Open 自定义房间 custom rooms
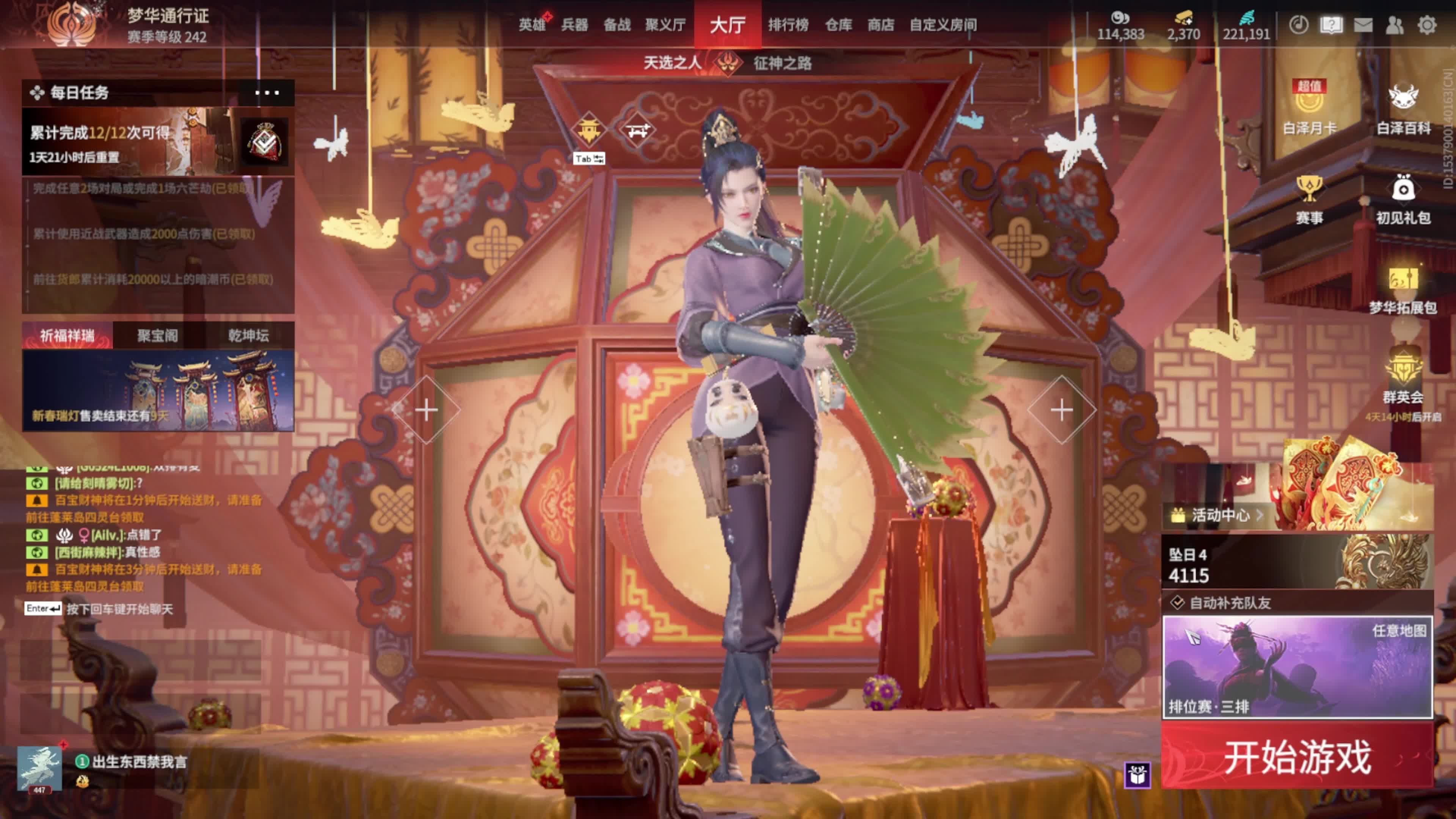The width and height of the screenshot is (1456, 819). 943,25
